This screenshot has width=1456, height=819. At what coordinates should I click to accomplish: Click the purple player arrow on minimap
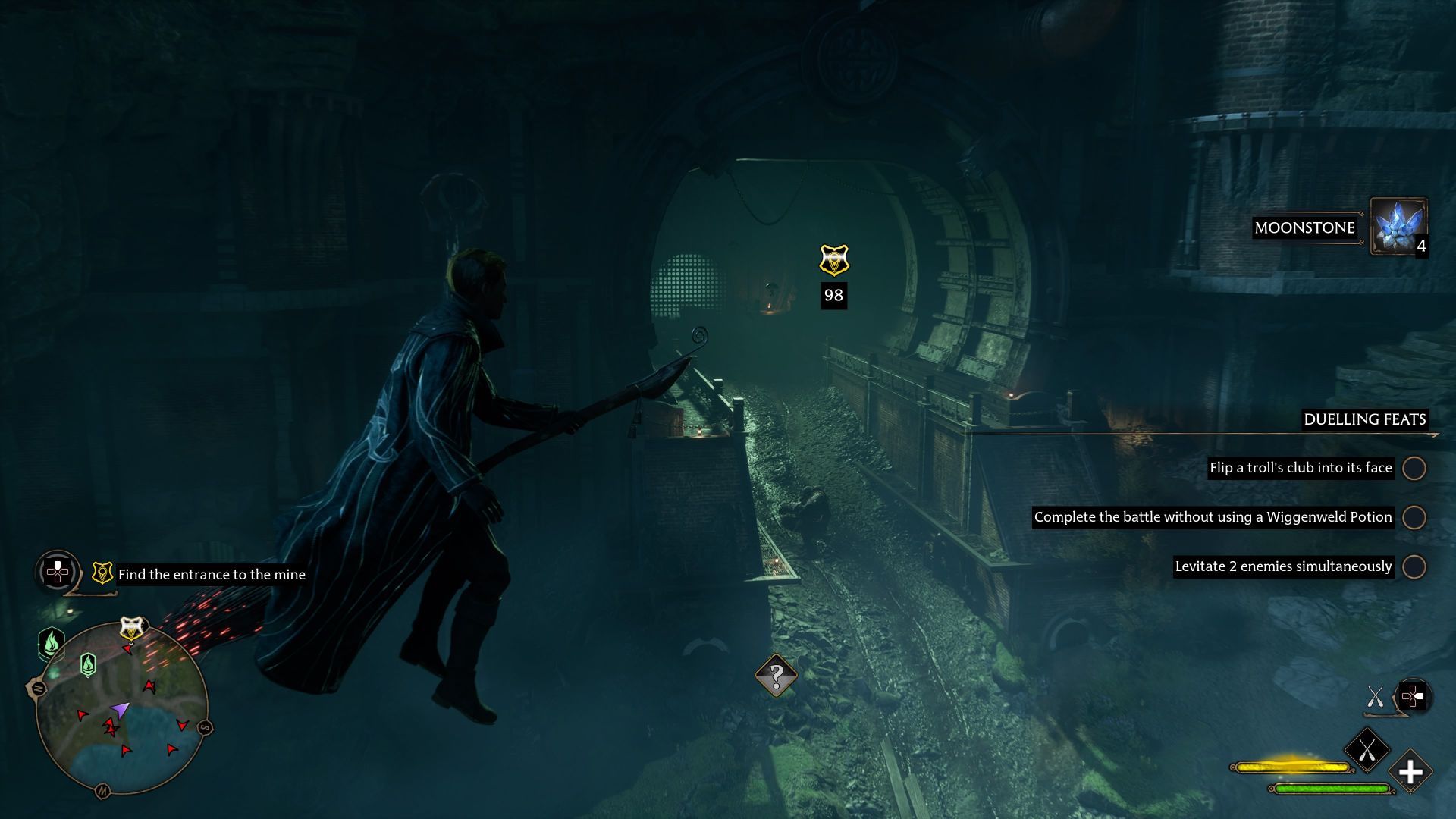pos(120,711)
